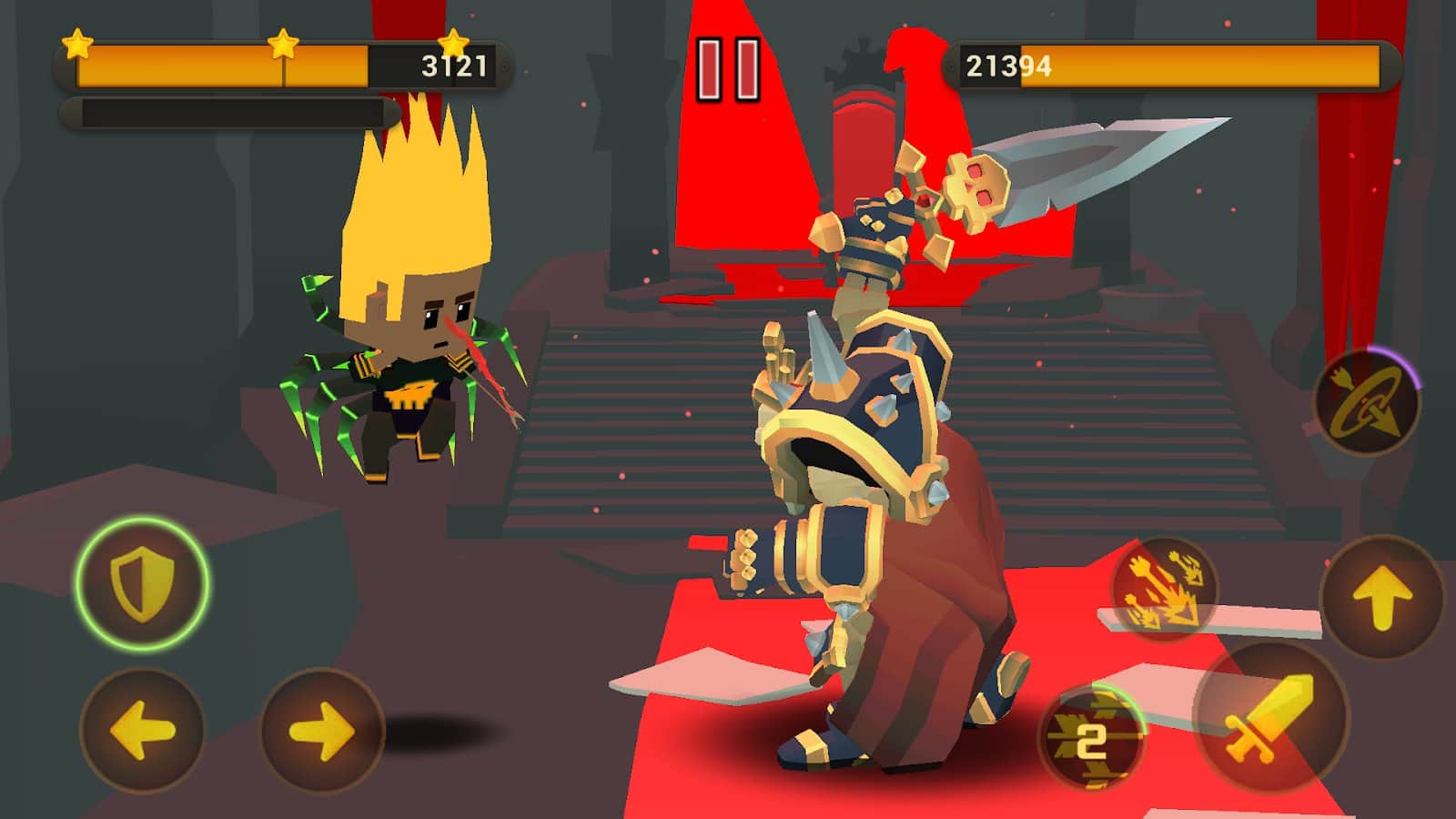Screen dimensions: 1456x819
Task: Trigger the arrow skill showing number 2
Action: [x=1091, y=737]
